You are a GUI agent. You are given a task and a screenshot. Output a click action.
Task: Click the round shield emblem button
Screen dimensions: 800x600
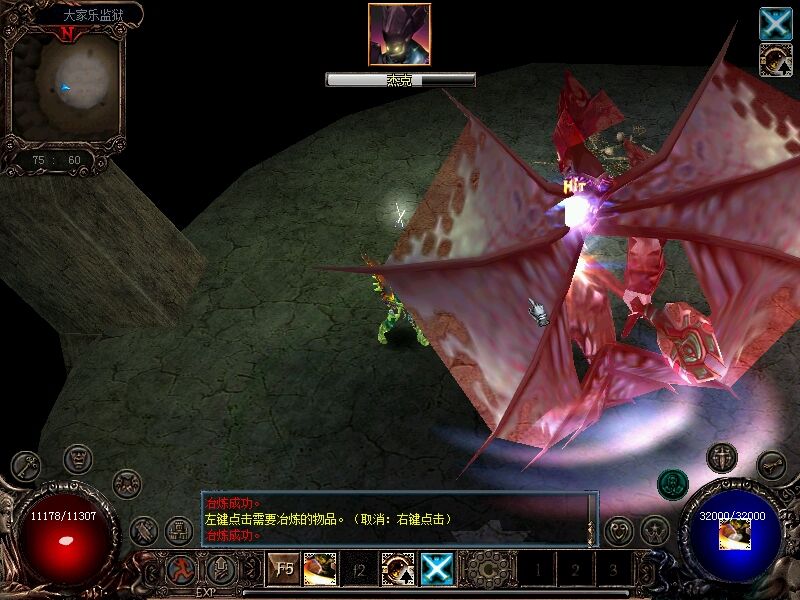point(127,483)
